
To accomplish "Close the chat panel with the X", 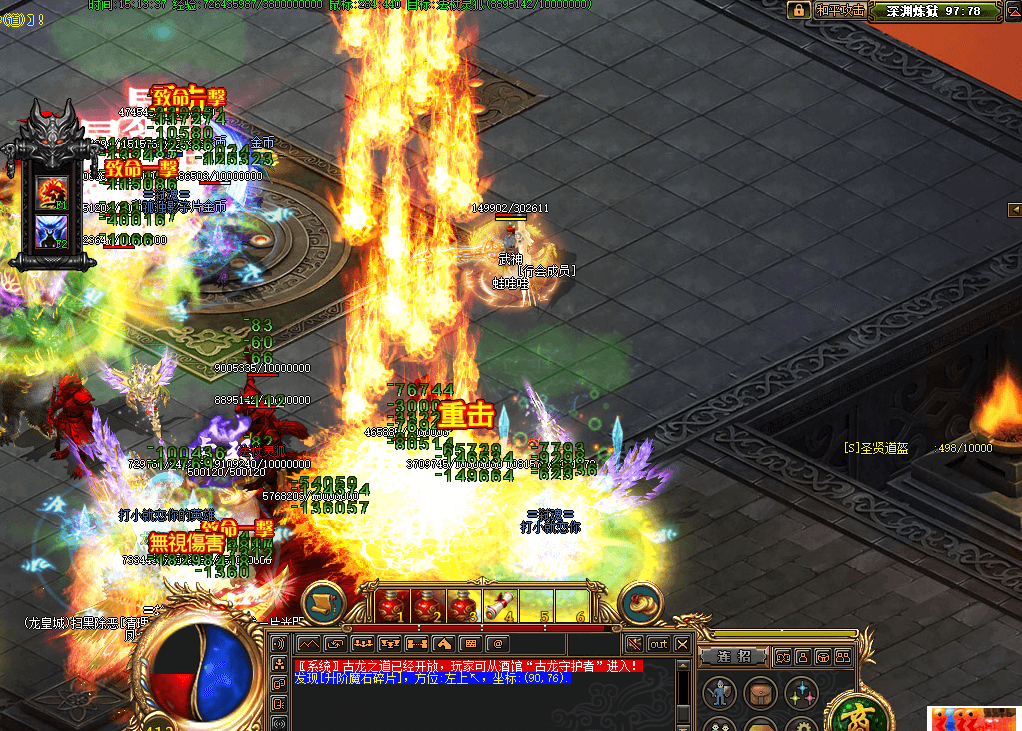I will [x=682, y=644].
